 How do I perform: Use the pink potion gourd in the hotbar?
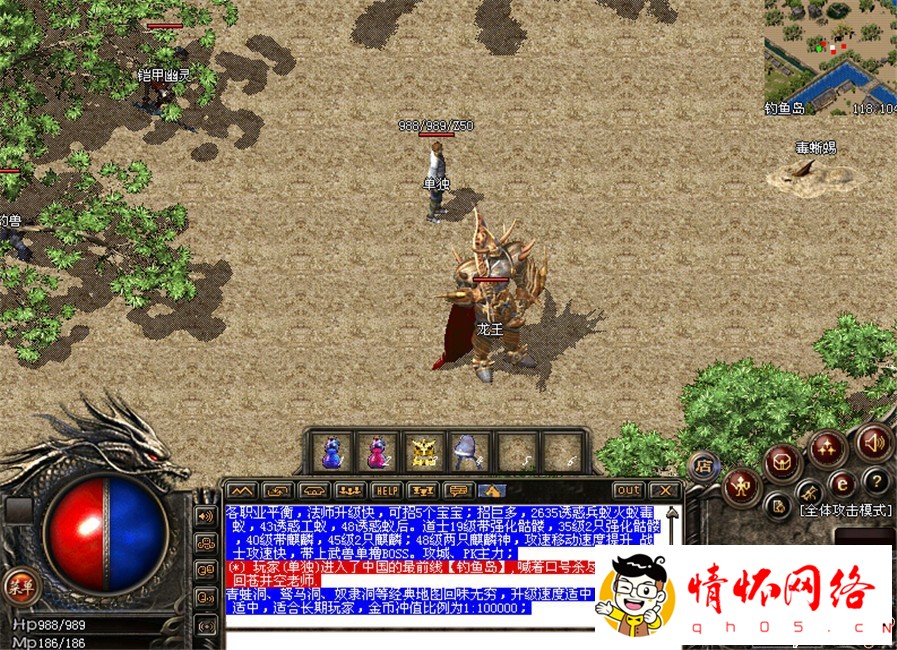coord(377,452)
